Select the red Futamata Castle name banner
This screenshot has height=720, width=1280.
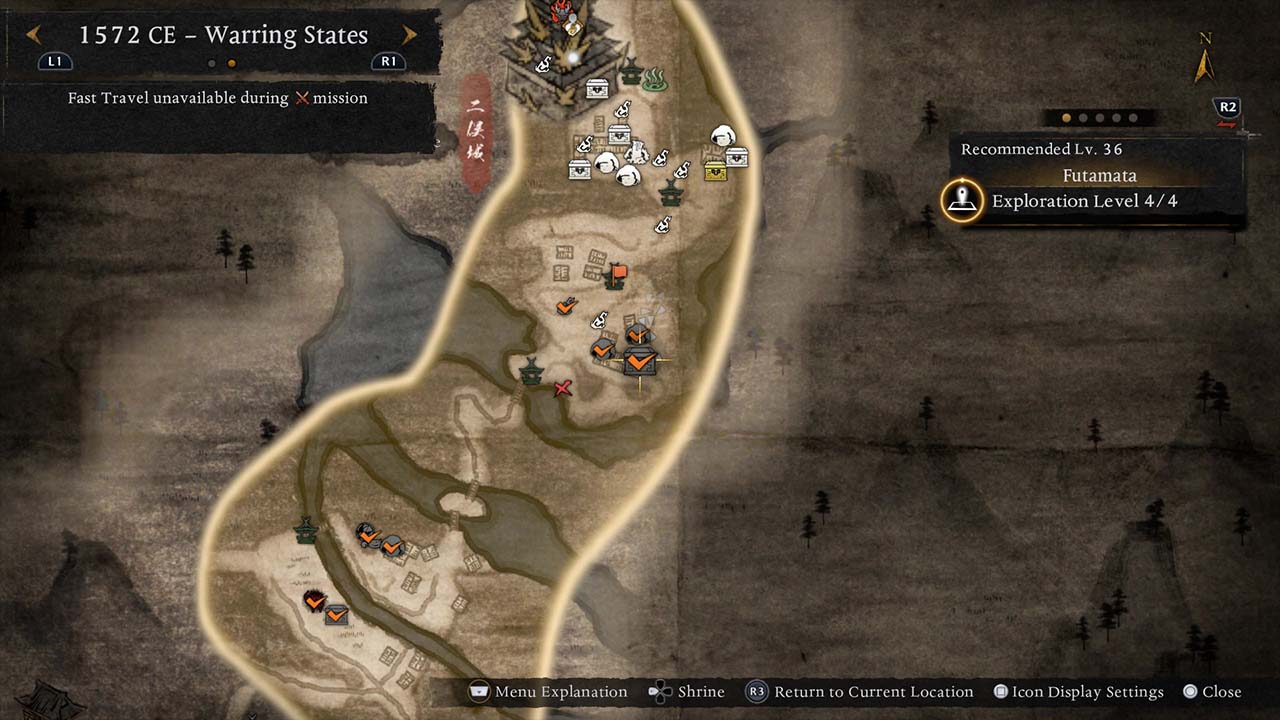tap(476, 132)
